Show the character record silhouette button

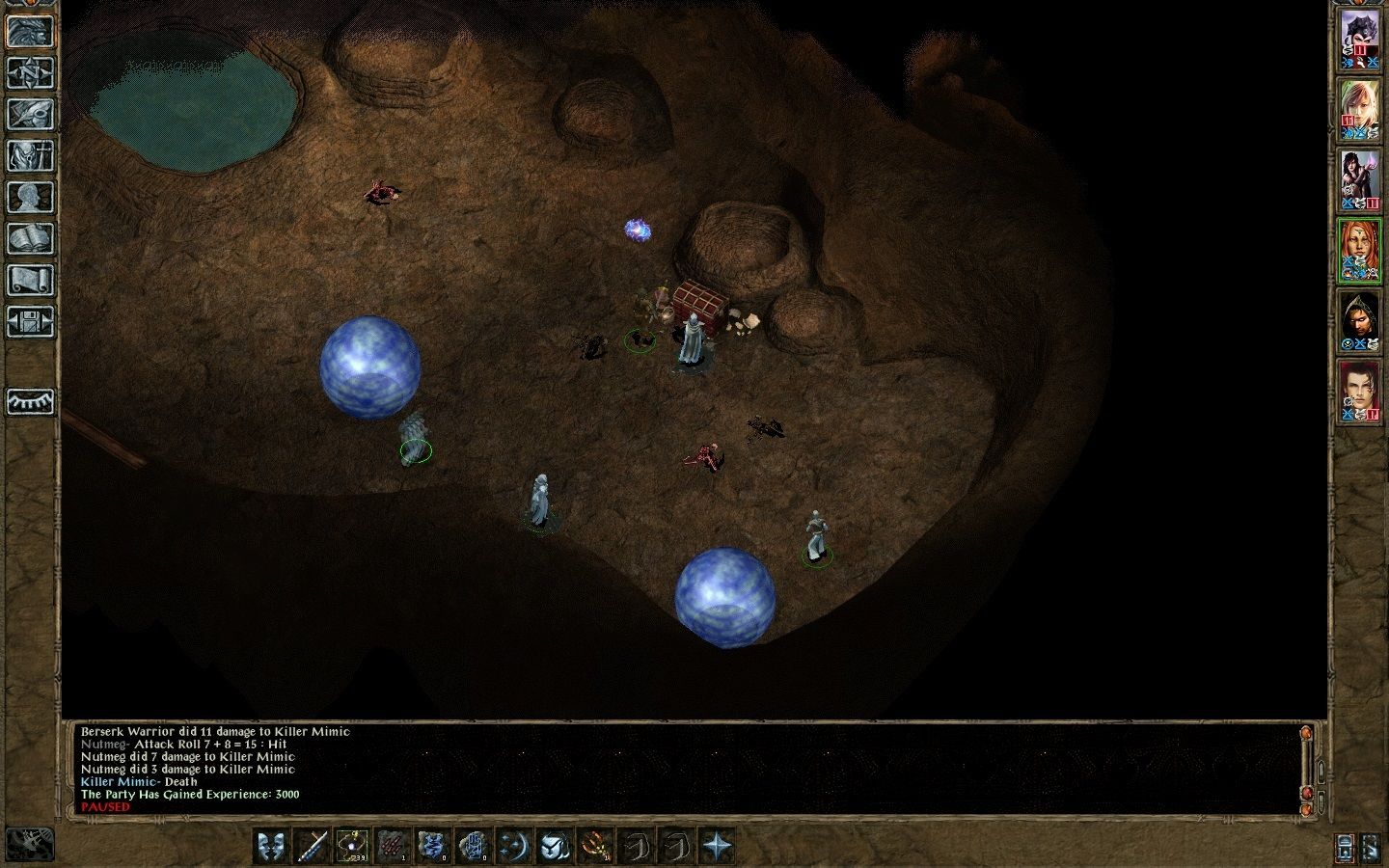pyautogui.click(x=30, y=198)
